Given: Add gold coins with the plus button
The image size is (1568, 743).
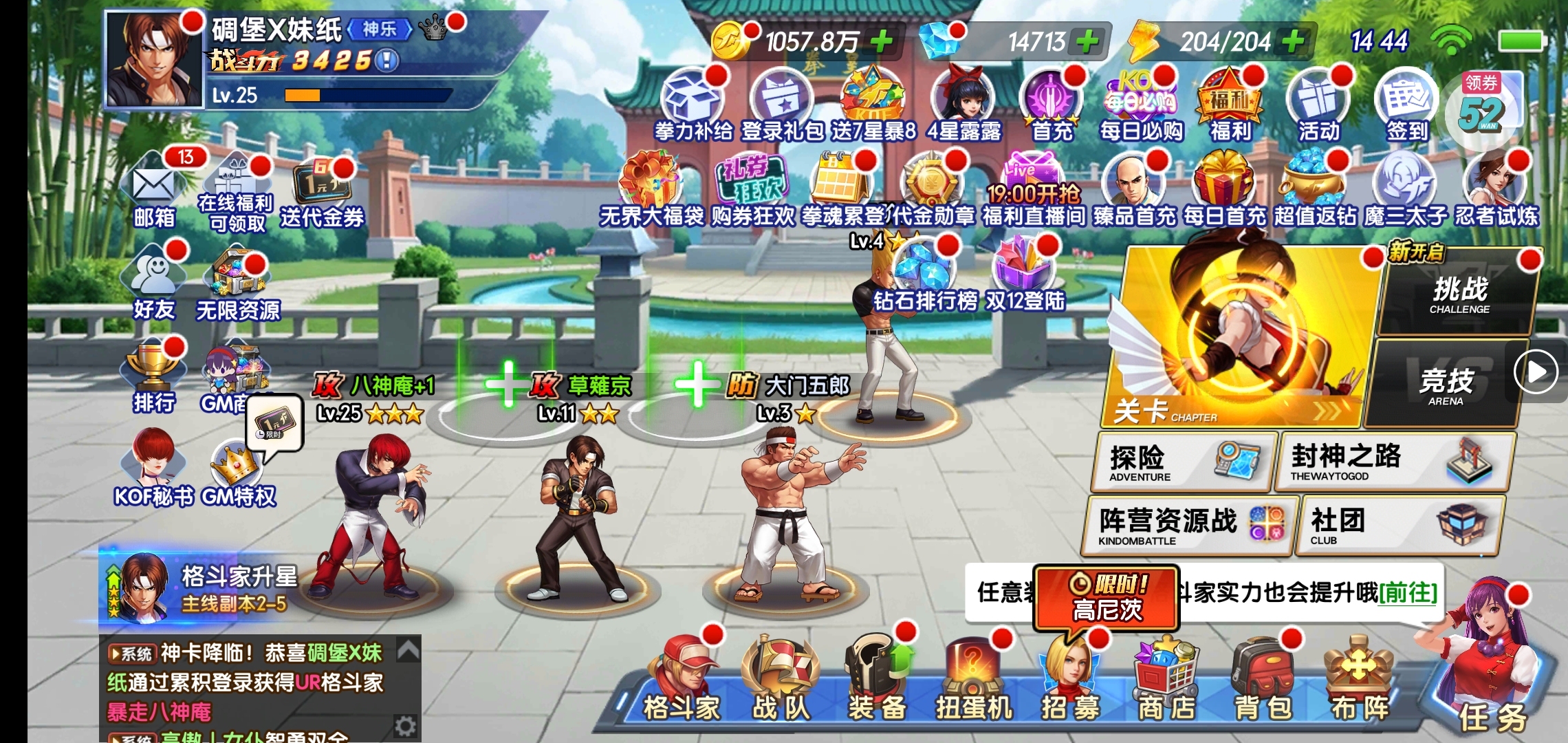Looking at the screenshot, I should 882,42.
